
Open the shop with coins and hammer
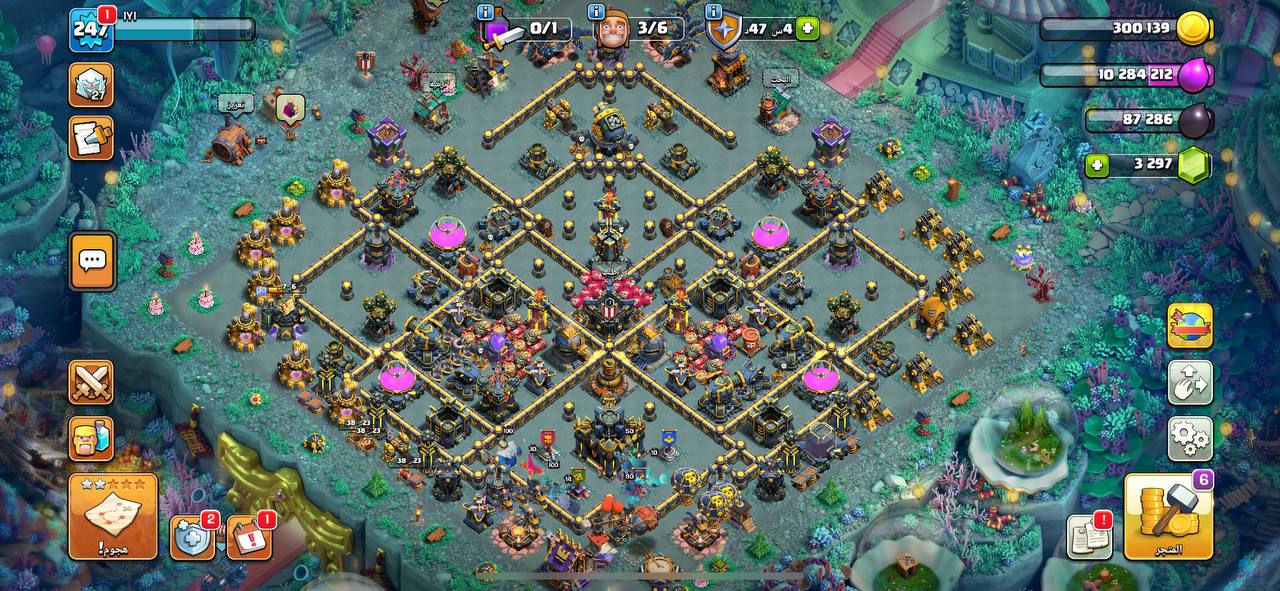[1168, 517]
